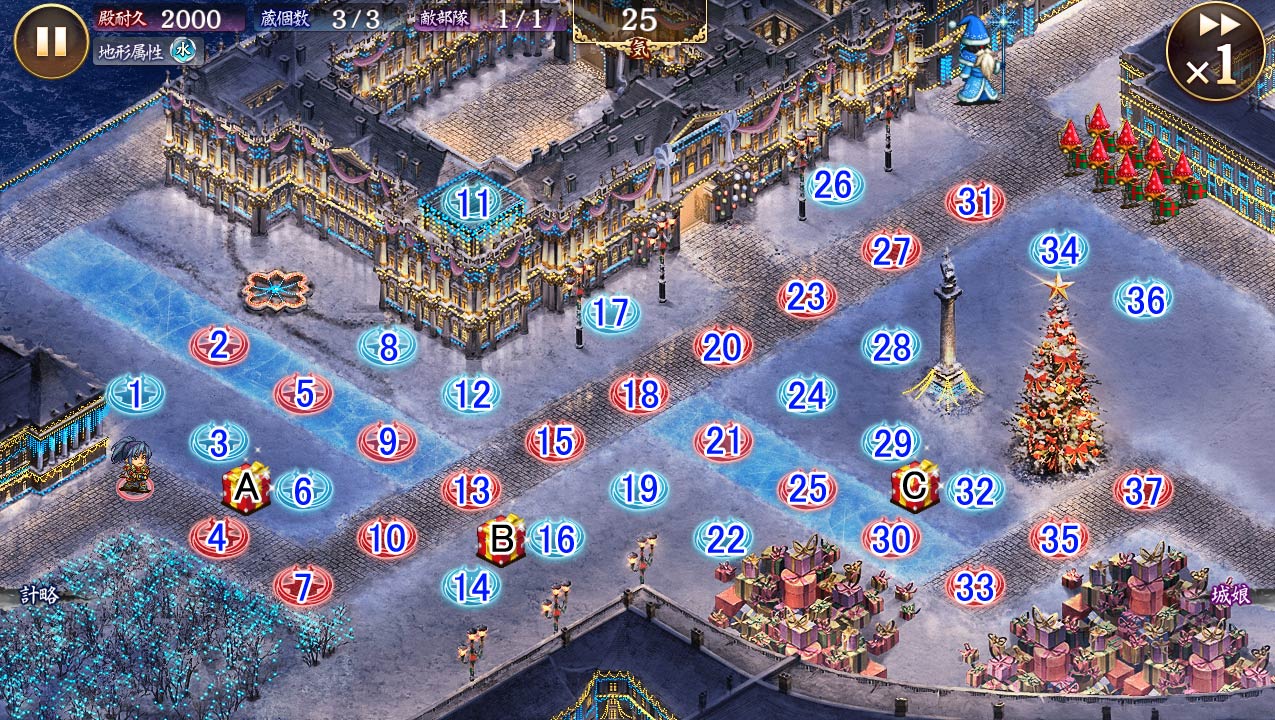Select red placement tile 33

click(x=975, y=587)
